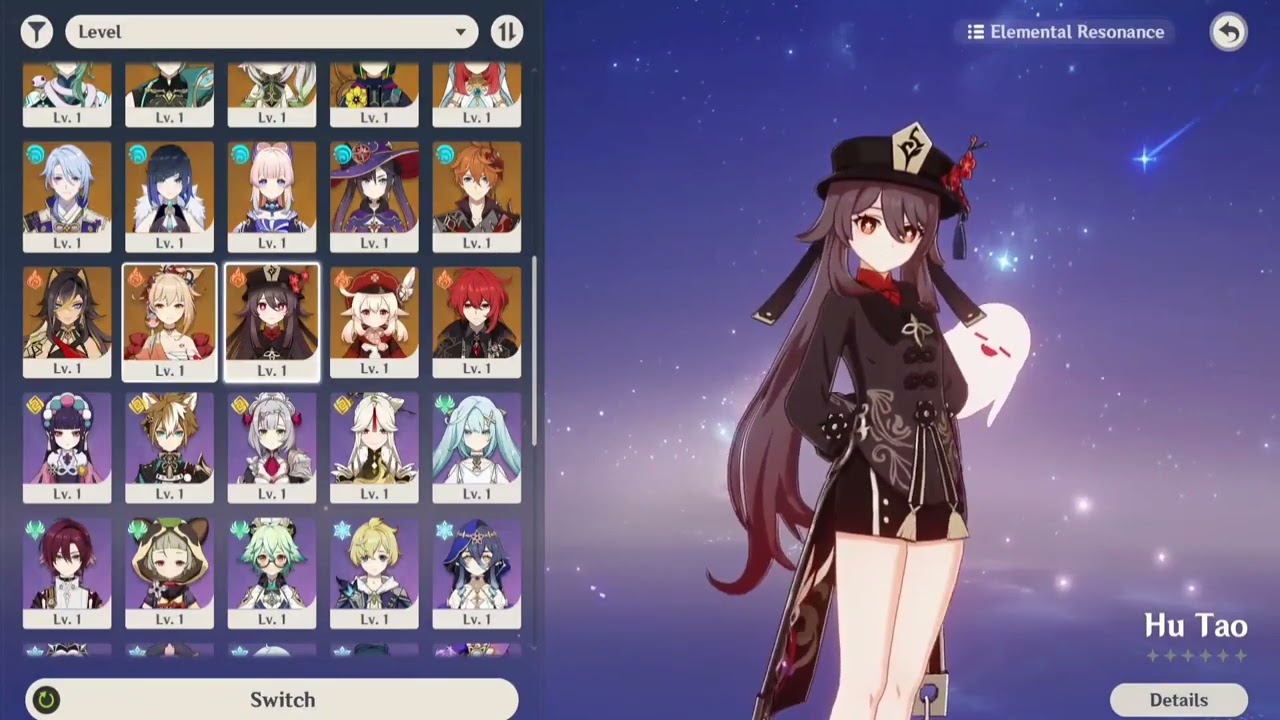Screen dimensions: 1280x720
Task: Open the character filter funnel icon
Action: [x=37, y=32]
